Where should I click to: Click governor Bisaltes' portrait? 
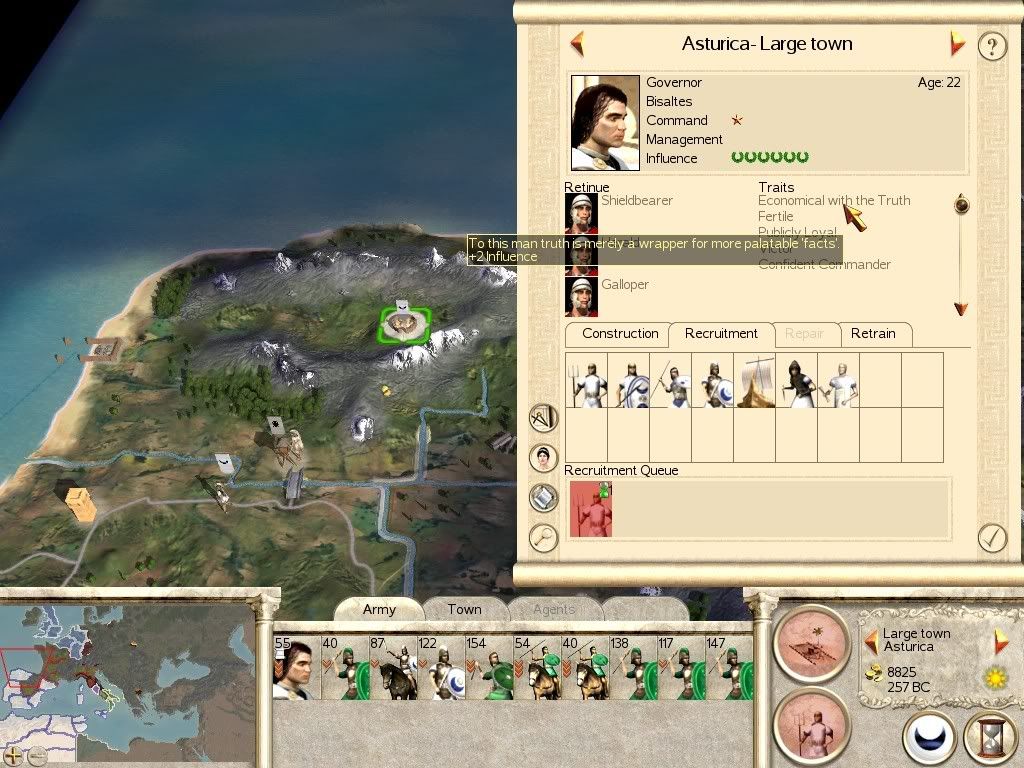point(605,122)
